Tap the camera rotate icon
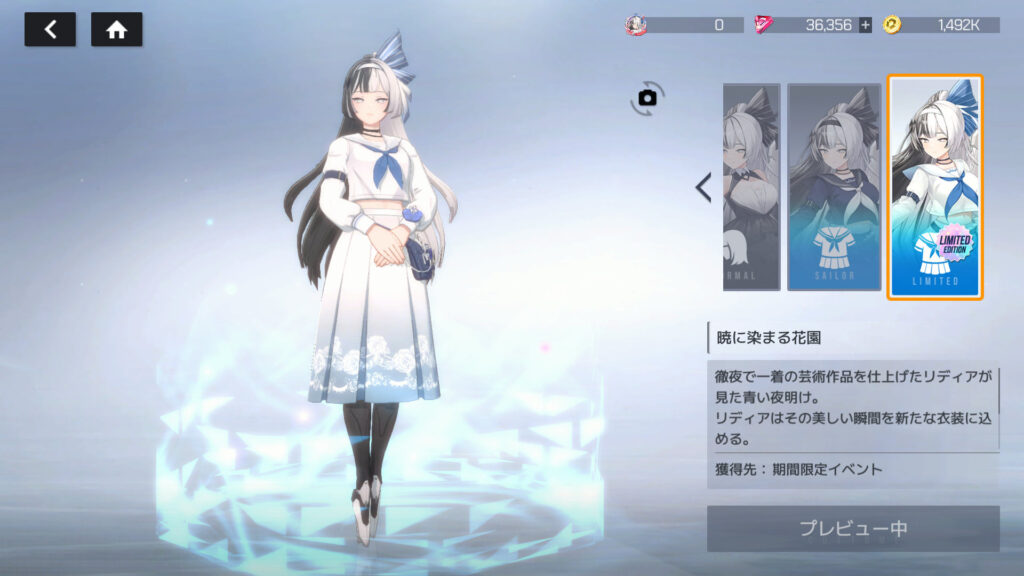1024x576 pixels. [648, 97]
